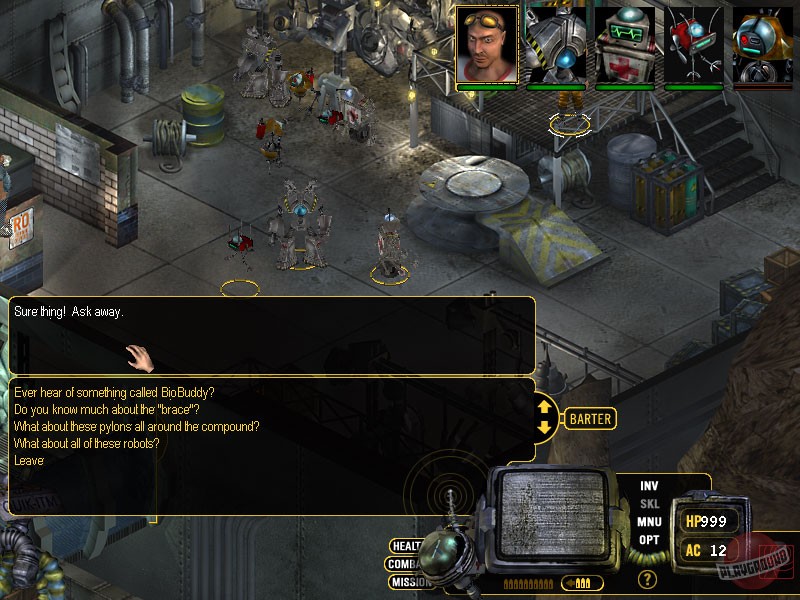800x600 pixels.
Task: Ask about pylons around the compound
Action: click(137, 427)
